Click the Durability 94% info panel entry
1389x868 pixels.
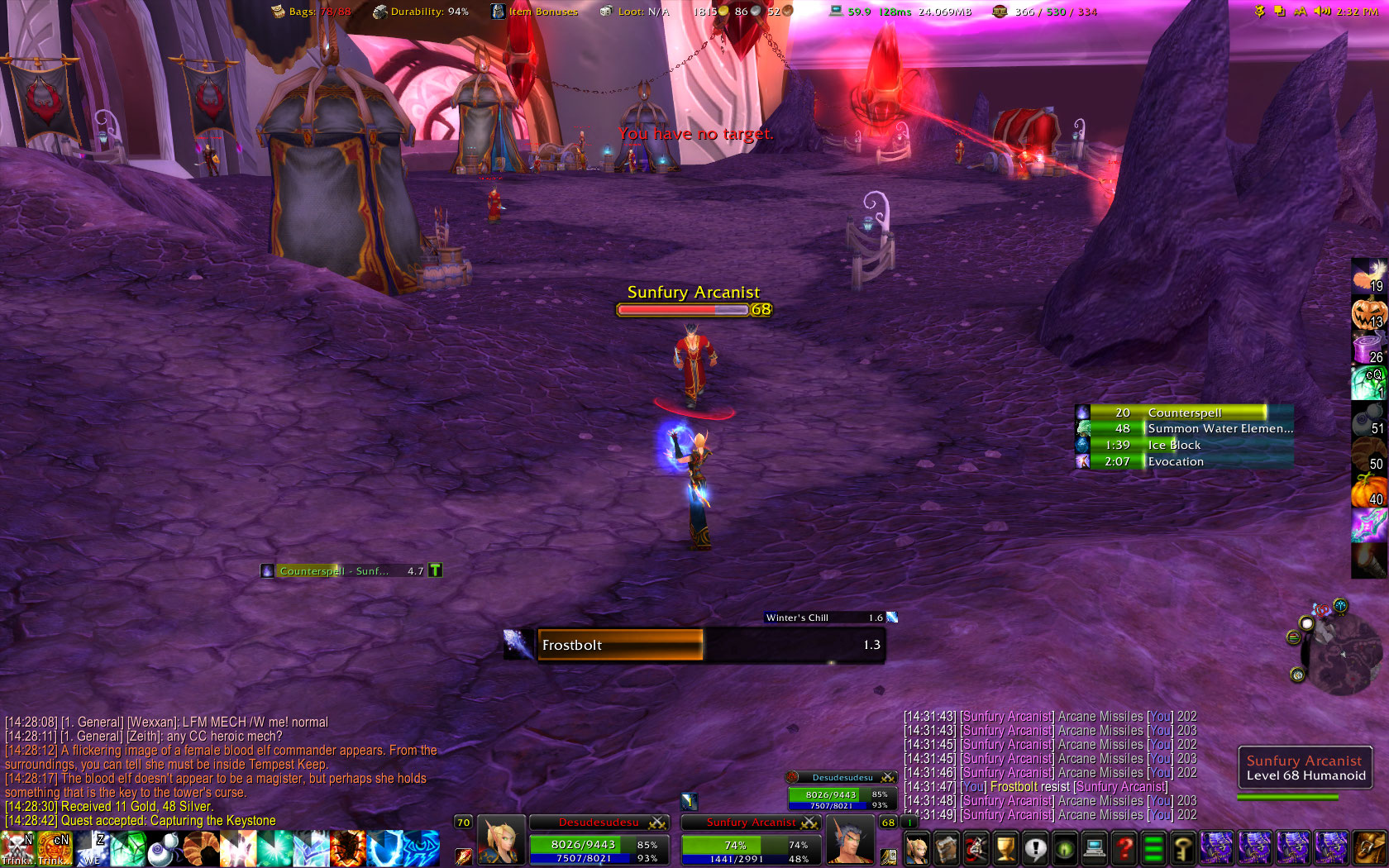pos(421,12)
